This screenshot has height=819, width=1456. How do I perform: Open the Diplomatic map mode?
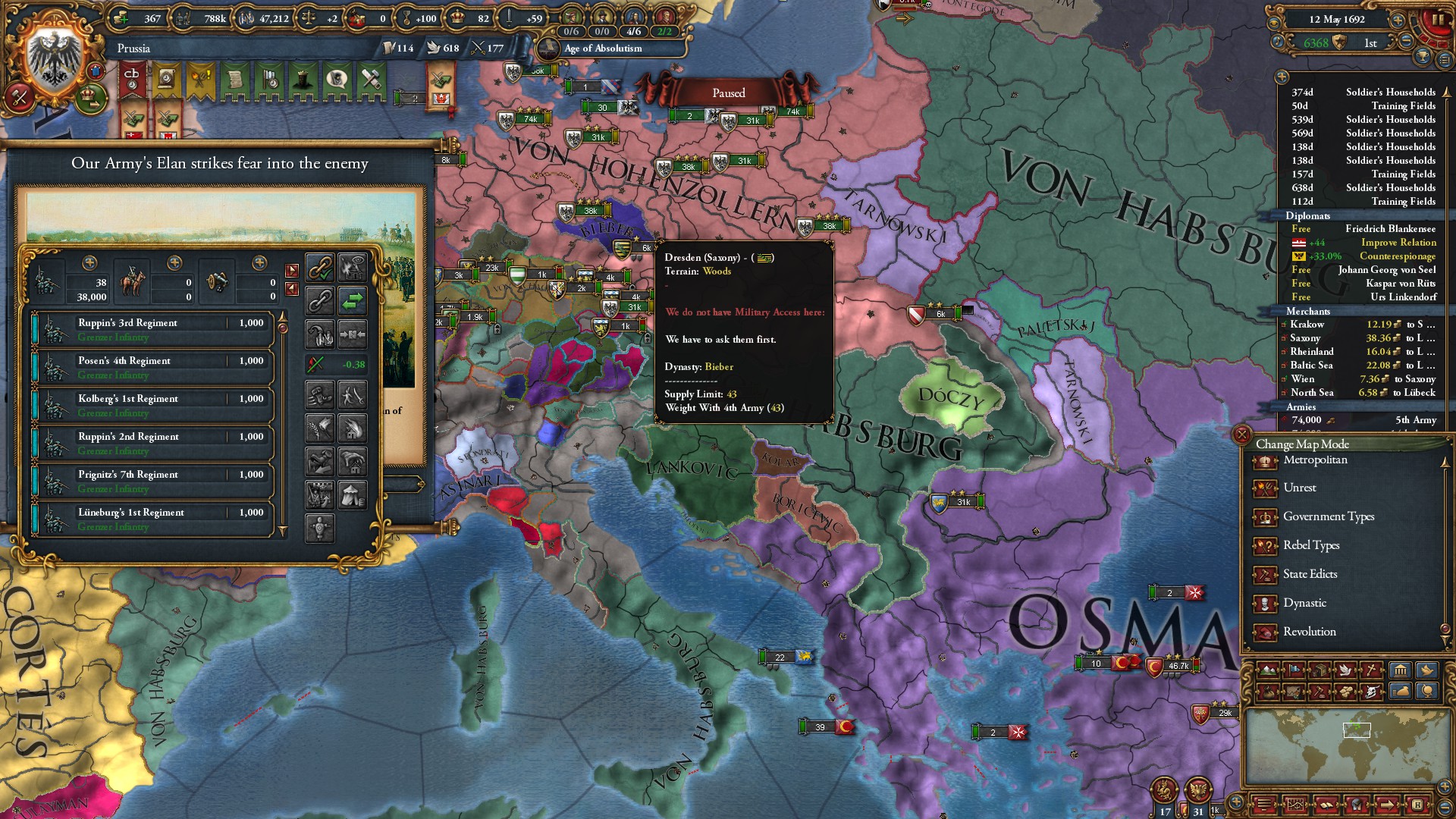pyautogui.click(x=1294, y=670)
